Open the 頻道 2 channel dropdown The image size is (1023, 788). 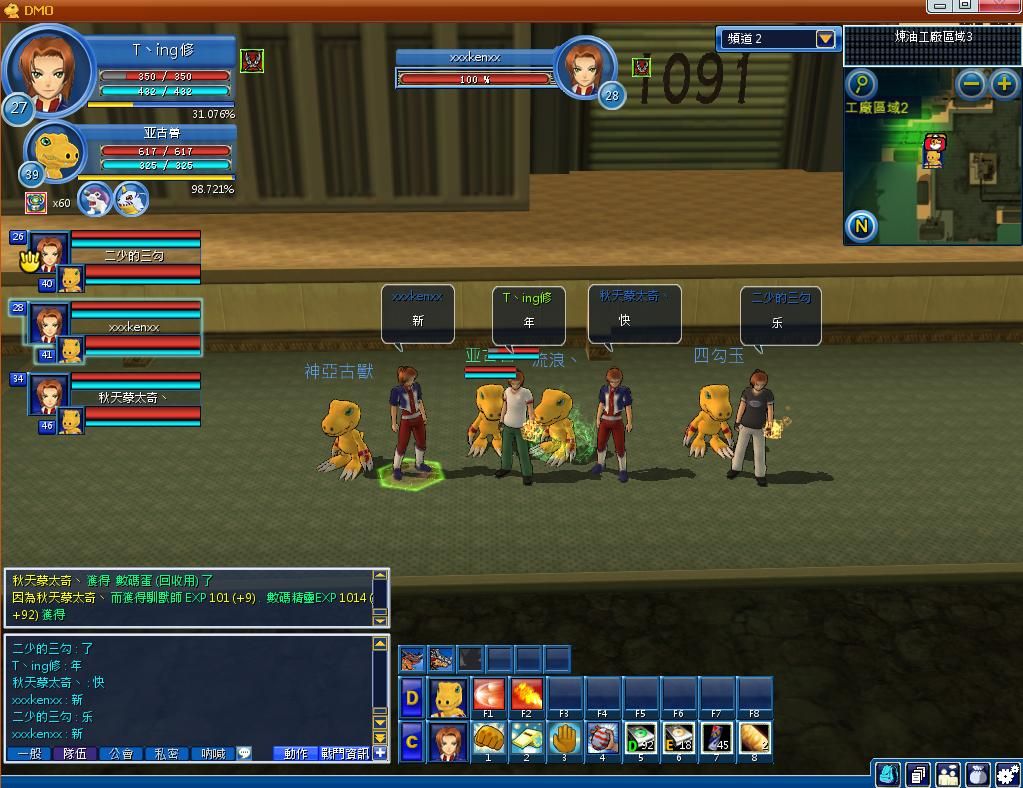pyautogui.click(x=825, y=39)
